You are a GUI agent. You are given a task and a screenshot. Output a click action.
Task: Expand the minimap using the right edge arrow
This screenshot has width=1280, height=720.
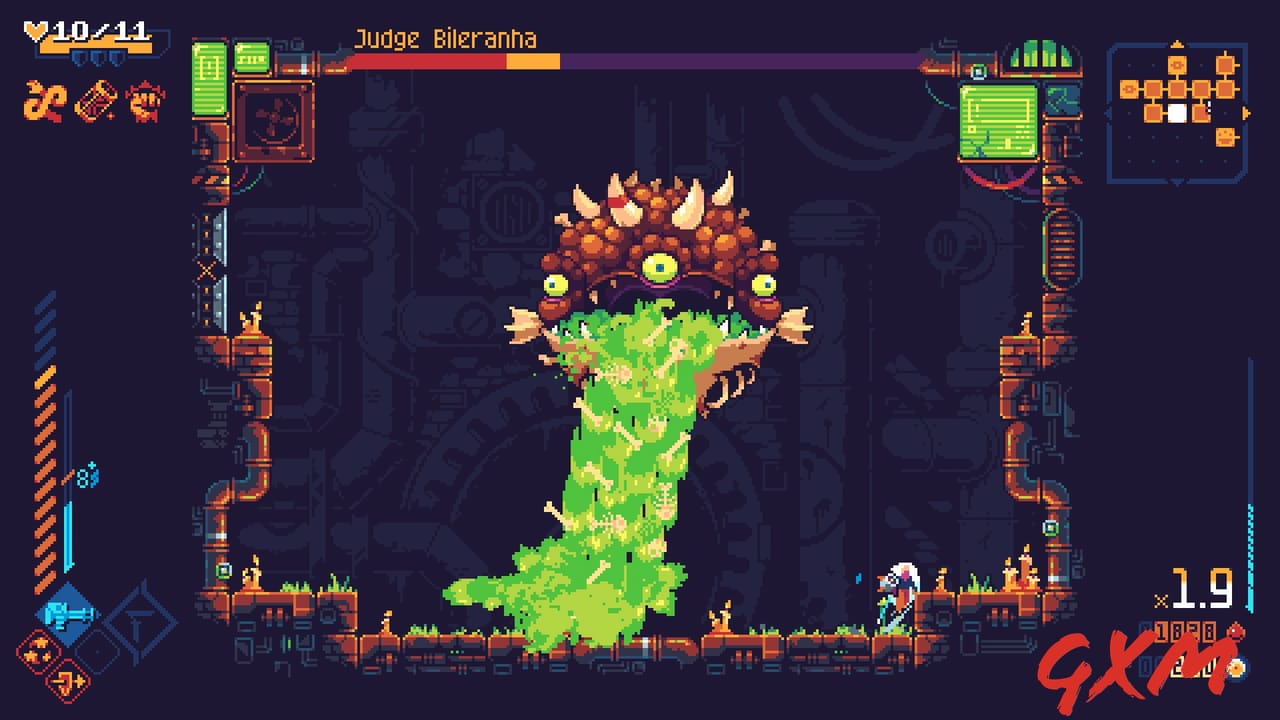(1247, 111)
